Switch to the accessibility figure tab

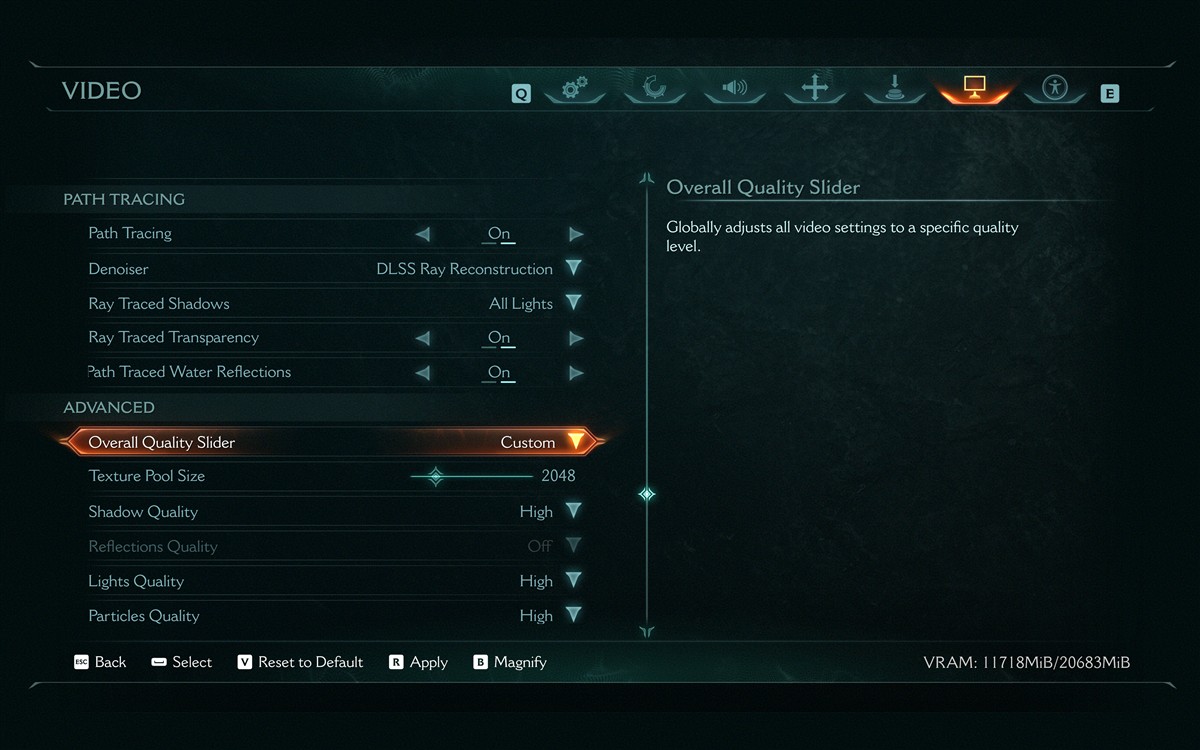(1055, 88)
